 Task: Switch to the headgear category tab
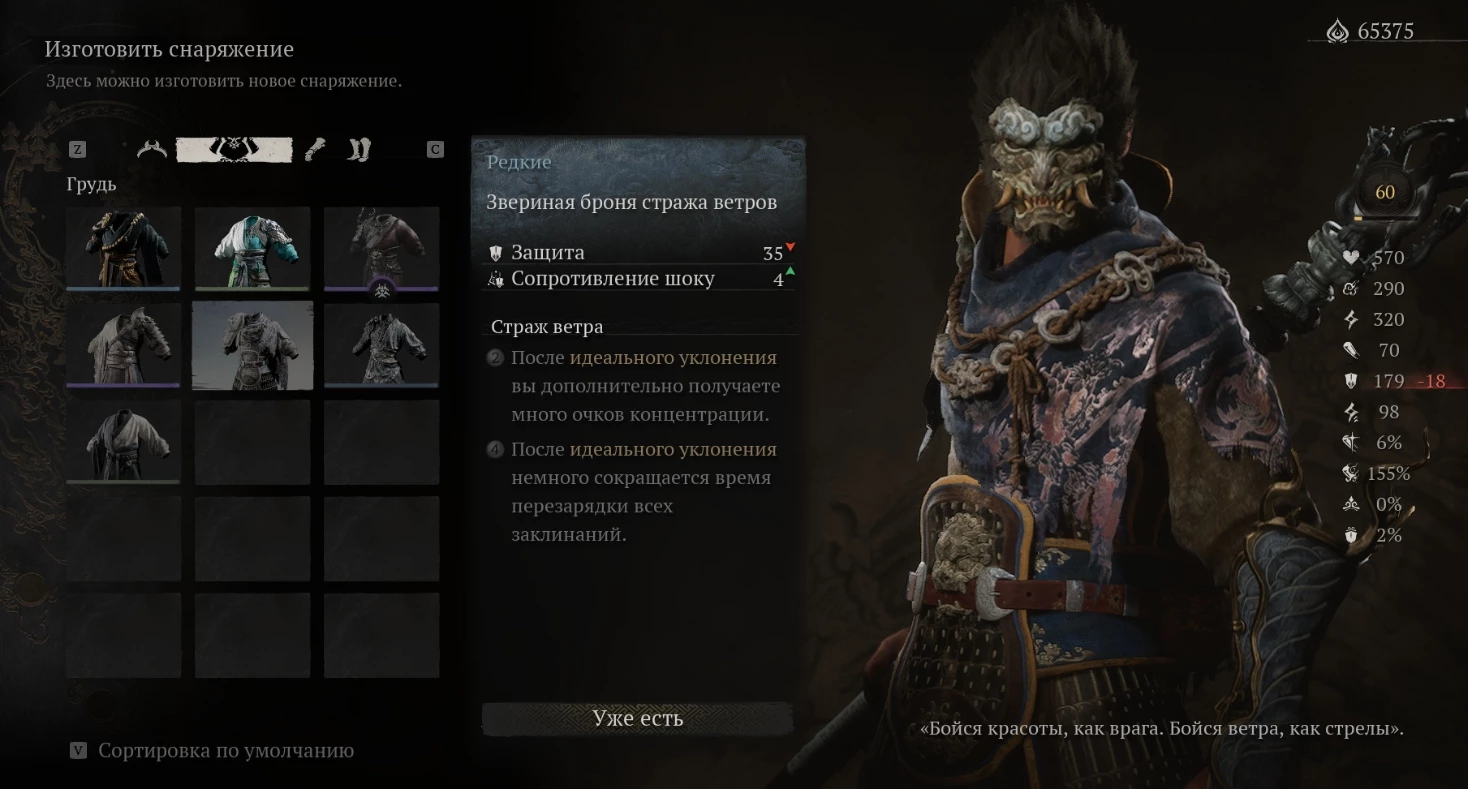(152, 150)
